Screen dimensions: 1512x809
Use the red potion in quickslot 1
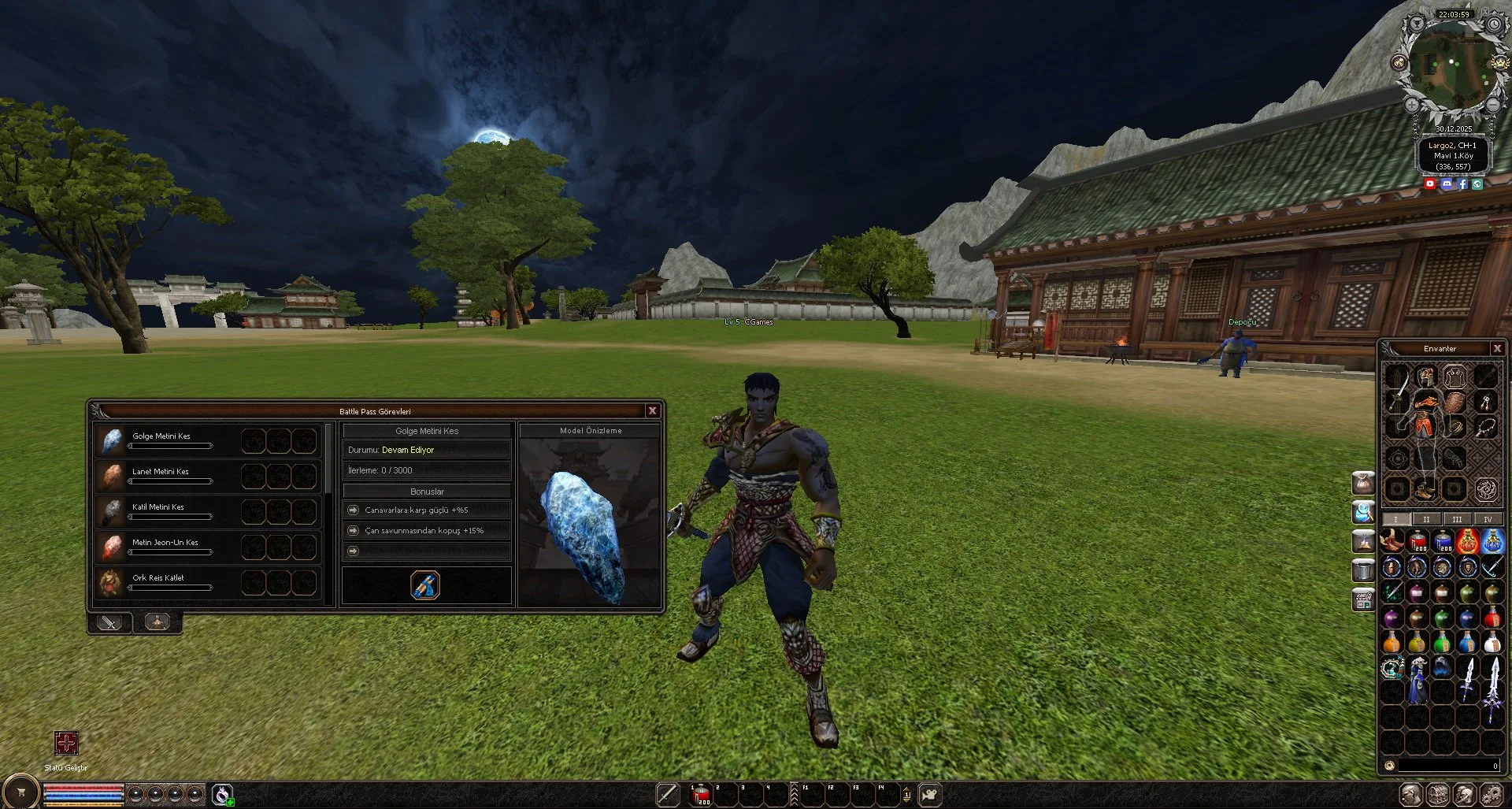(x=700, y=795)
